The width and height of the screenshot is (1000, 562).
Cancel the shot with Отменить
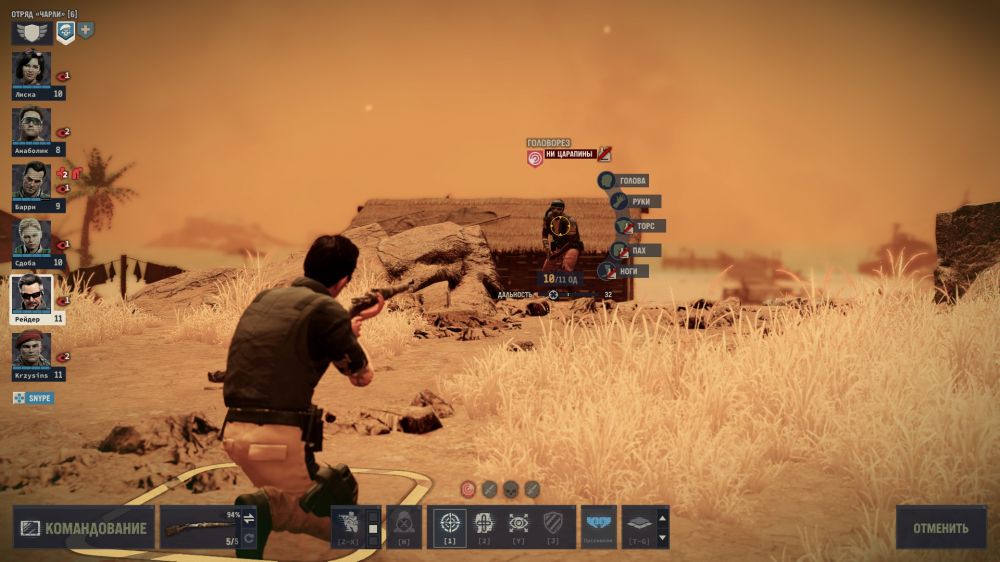point(940,527)
